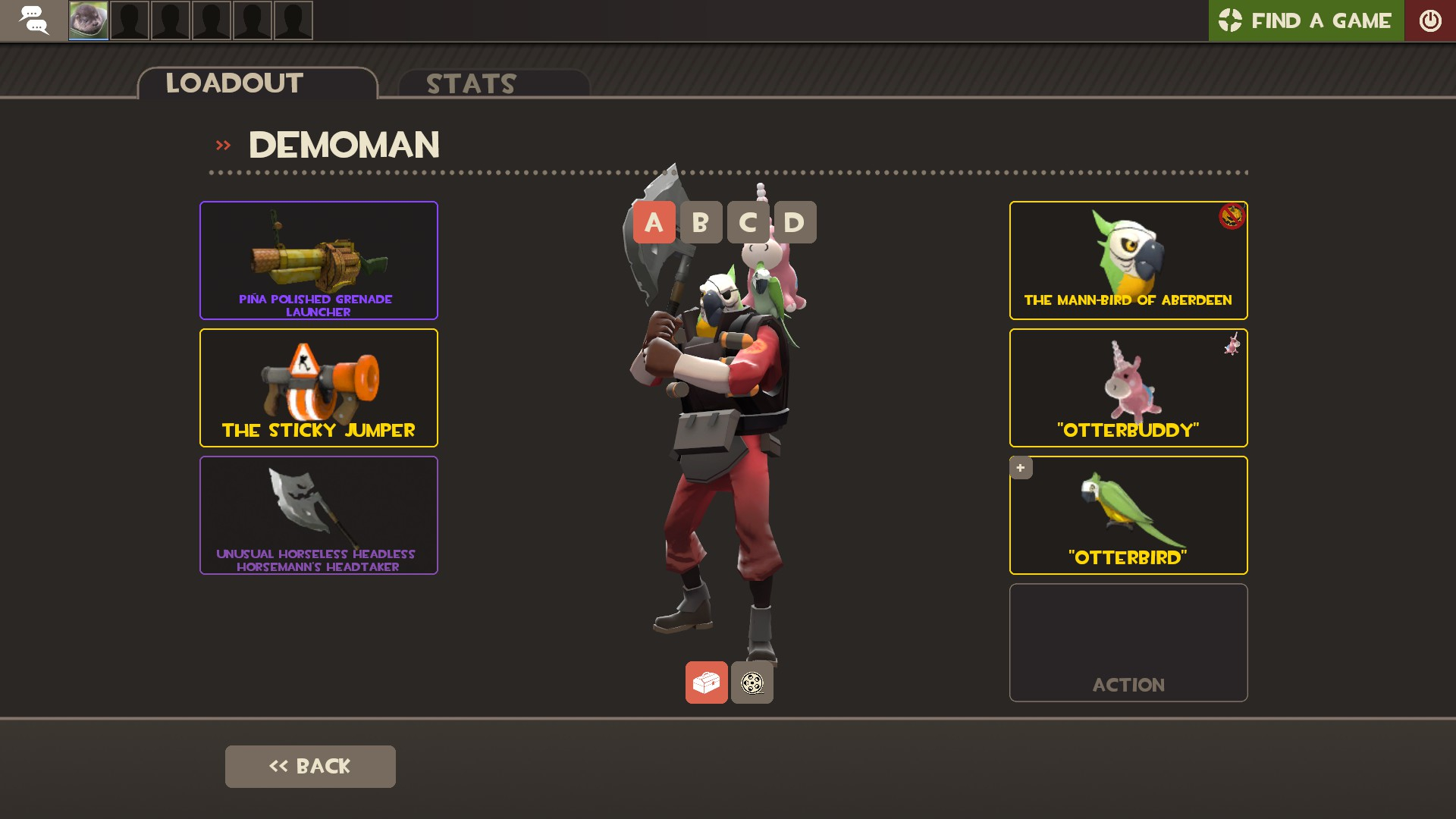Switch to the Stats tab
This screenshot has height=819, width=1456.
click(x=493, y=83)
